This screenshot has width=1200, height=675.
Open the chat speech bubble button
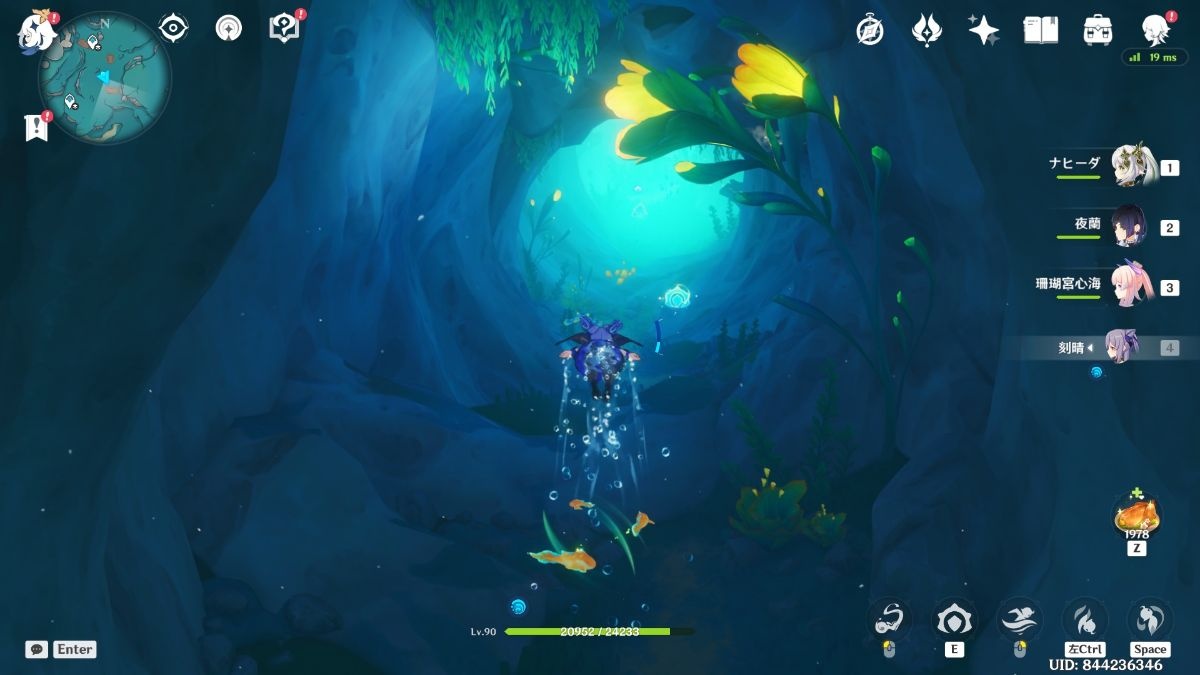37,649
